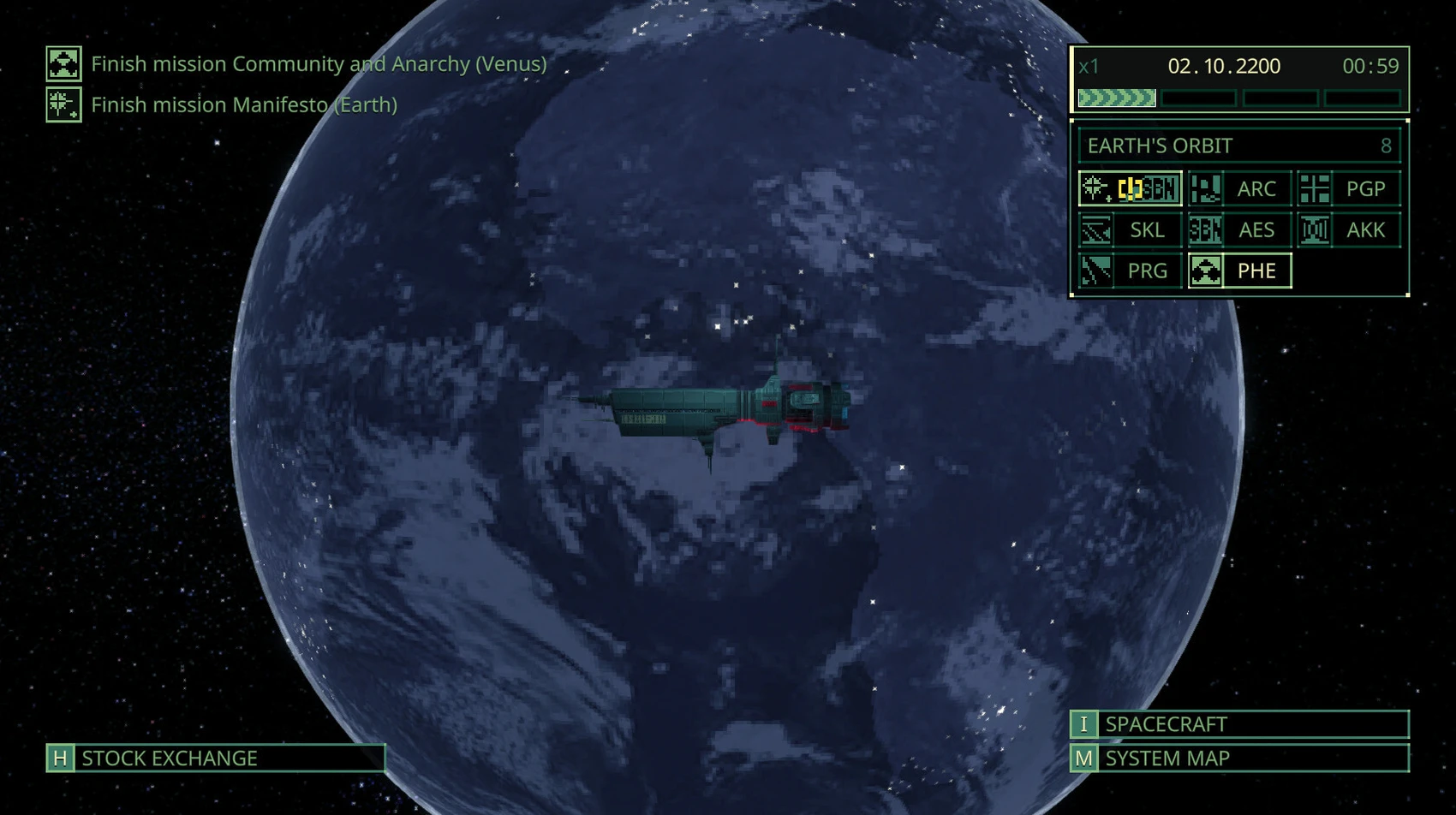The image size is (1456, 815).
Task: Choose the AKK orbit entry
Action: point(1349,229)
